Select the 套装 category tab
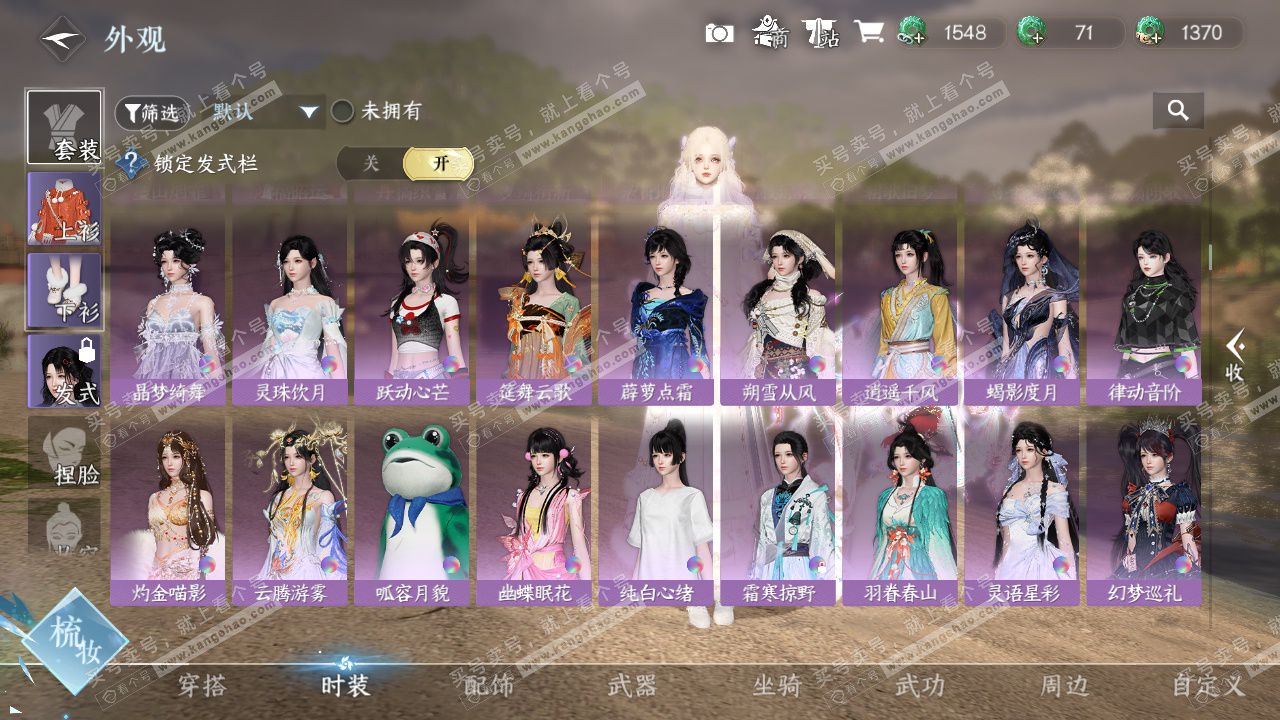1280x720 pixels. [x=65, y=127]
